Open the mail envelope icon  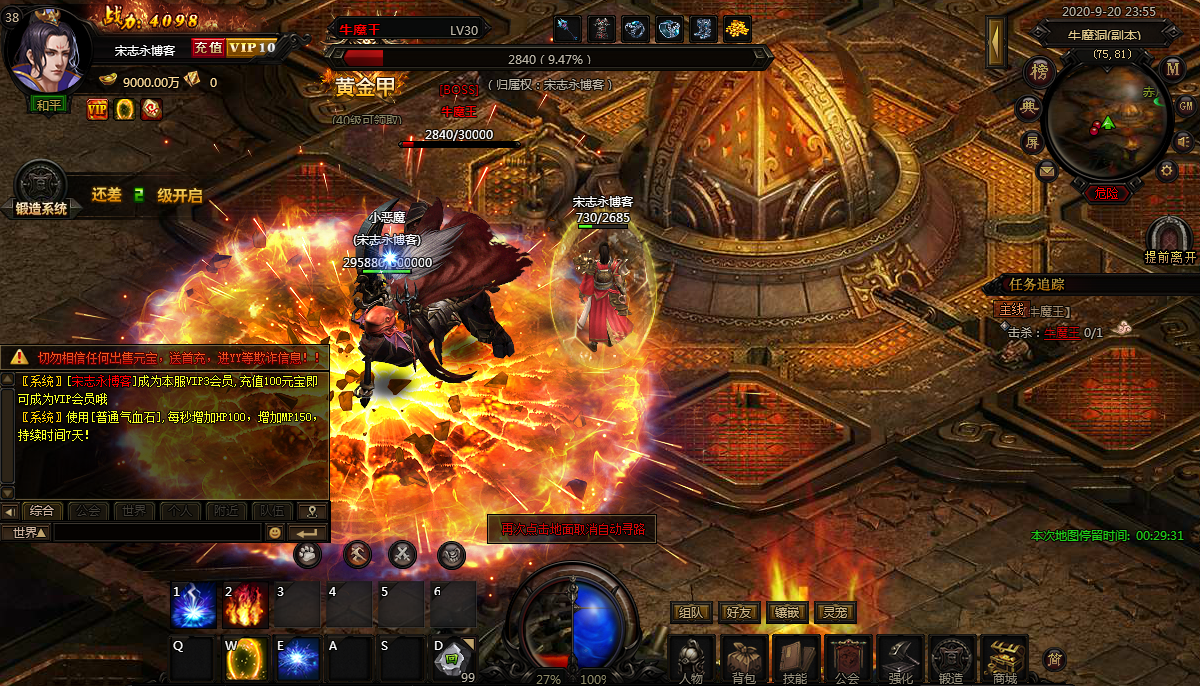(1047, 171)
